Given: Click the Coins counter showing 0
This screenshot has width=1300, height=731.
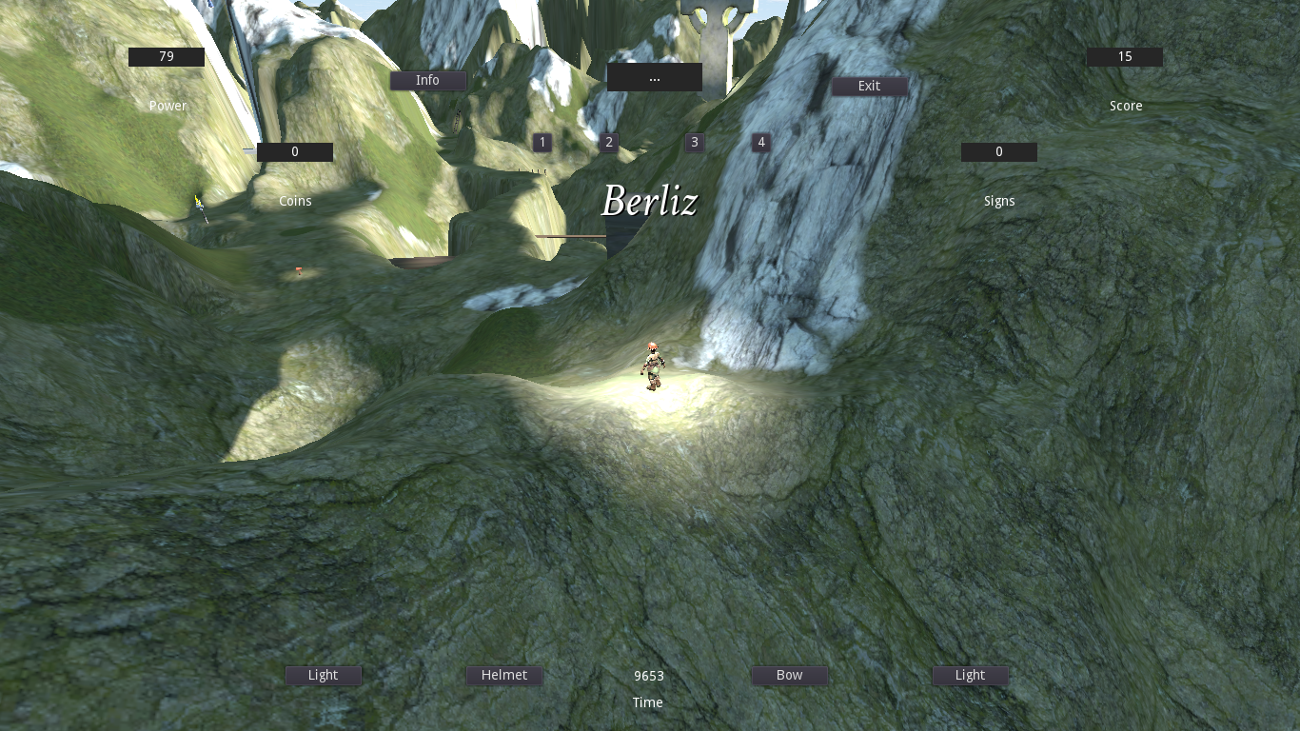Looking at the screenshot, I should coord(295,151).
